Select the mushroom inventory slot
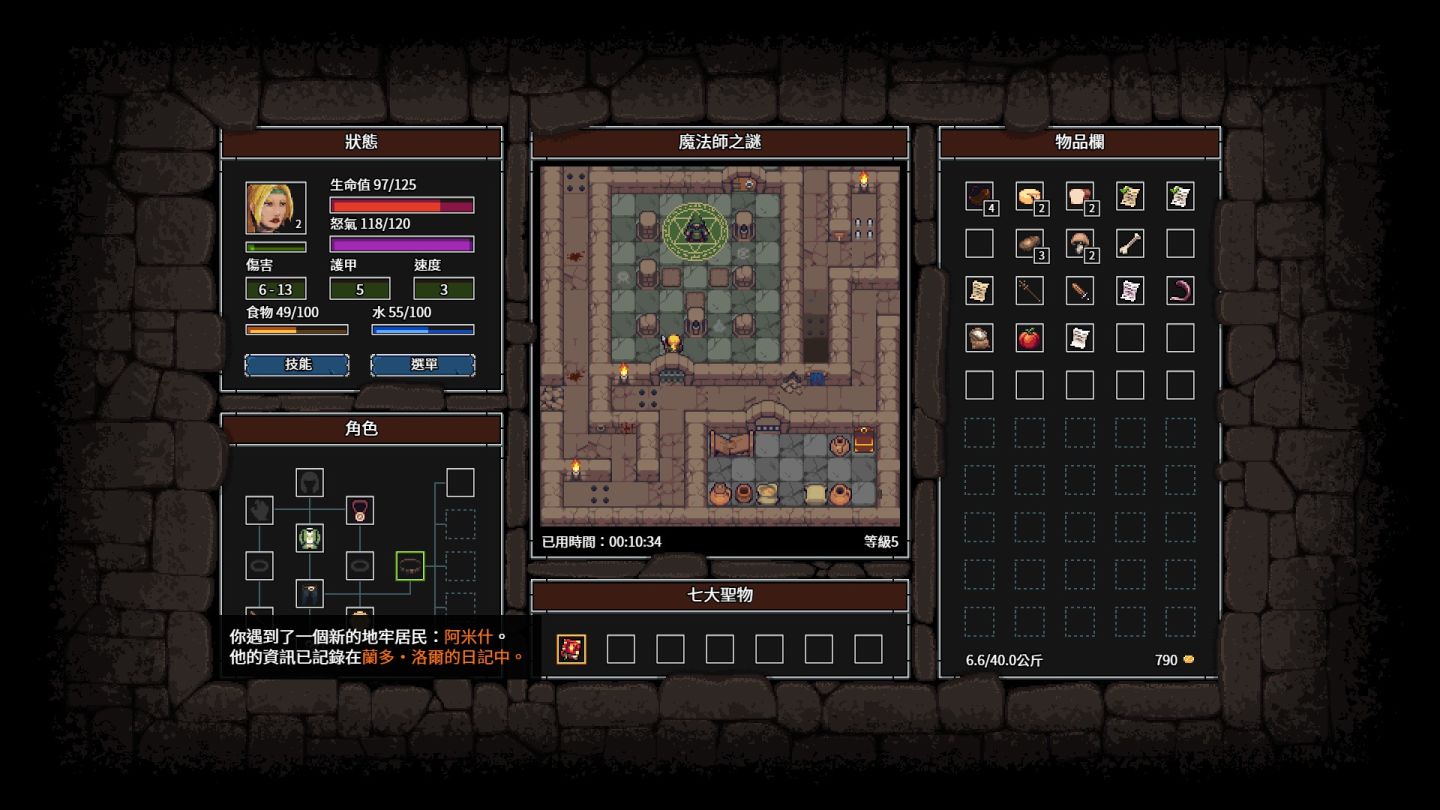This screenshot has width=1440, height=810. 1079,243
